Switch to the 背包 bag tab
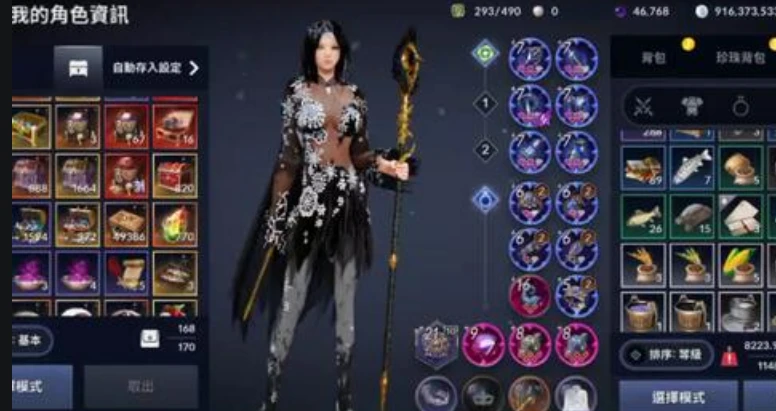The width and height of the screenshot is (776, 411). [x=654, y=58]
